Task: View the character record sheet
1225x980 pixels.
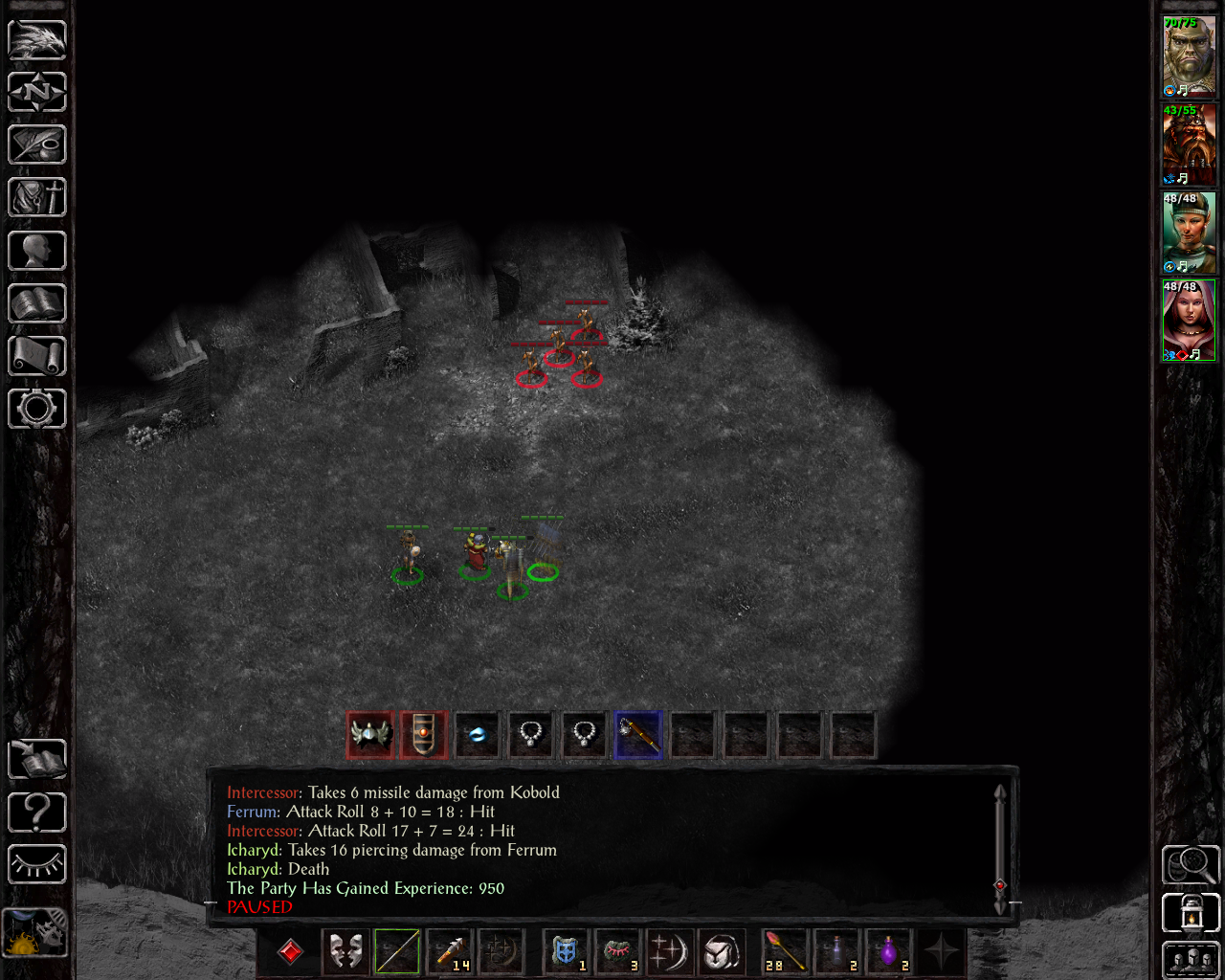Action: (36, 250)
